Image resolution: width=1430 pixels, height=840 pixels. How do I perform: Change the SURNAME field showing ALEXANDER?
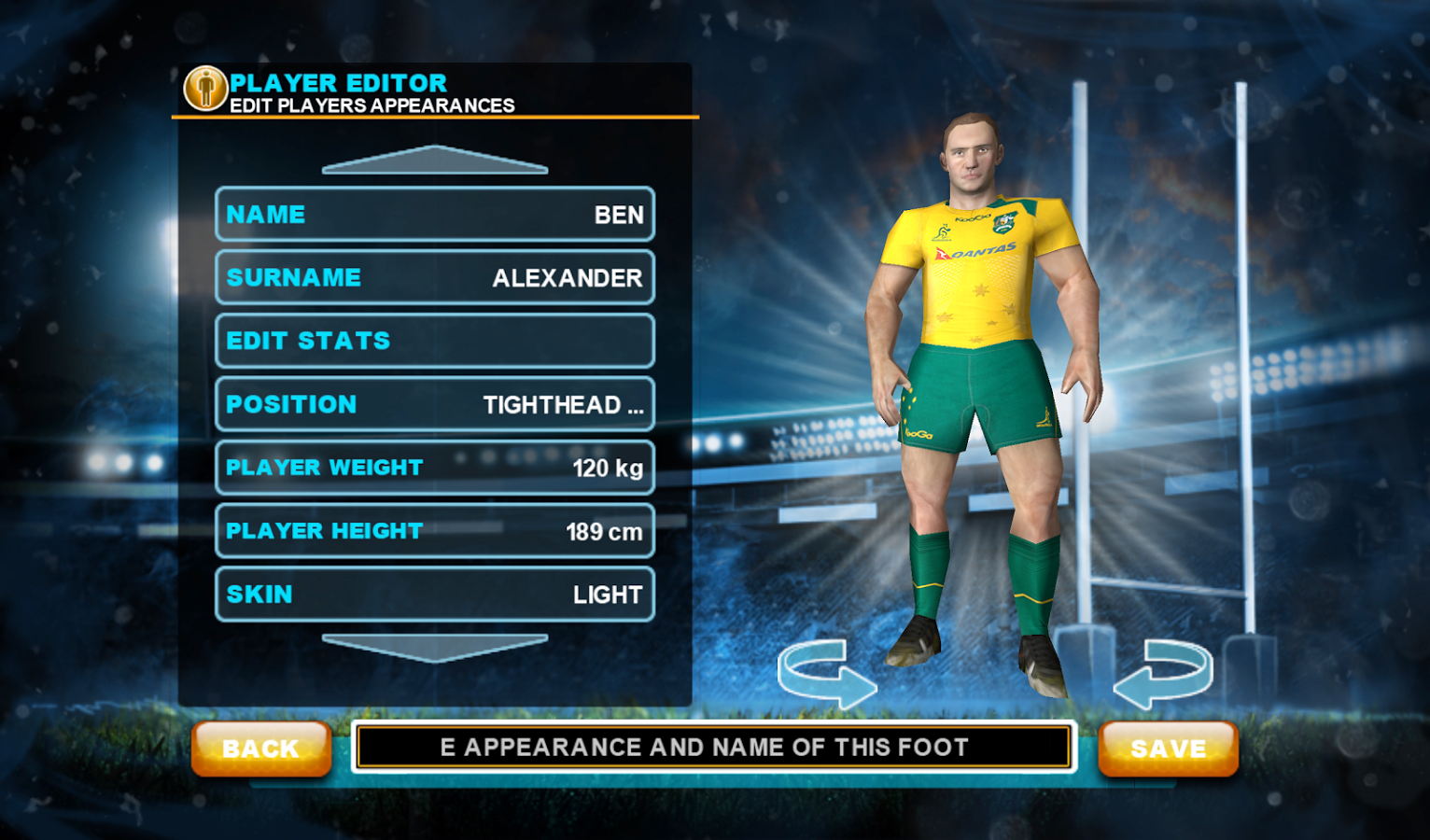pos(435,278)
